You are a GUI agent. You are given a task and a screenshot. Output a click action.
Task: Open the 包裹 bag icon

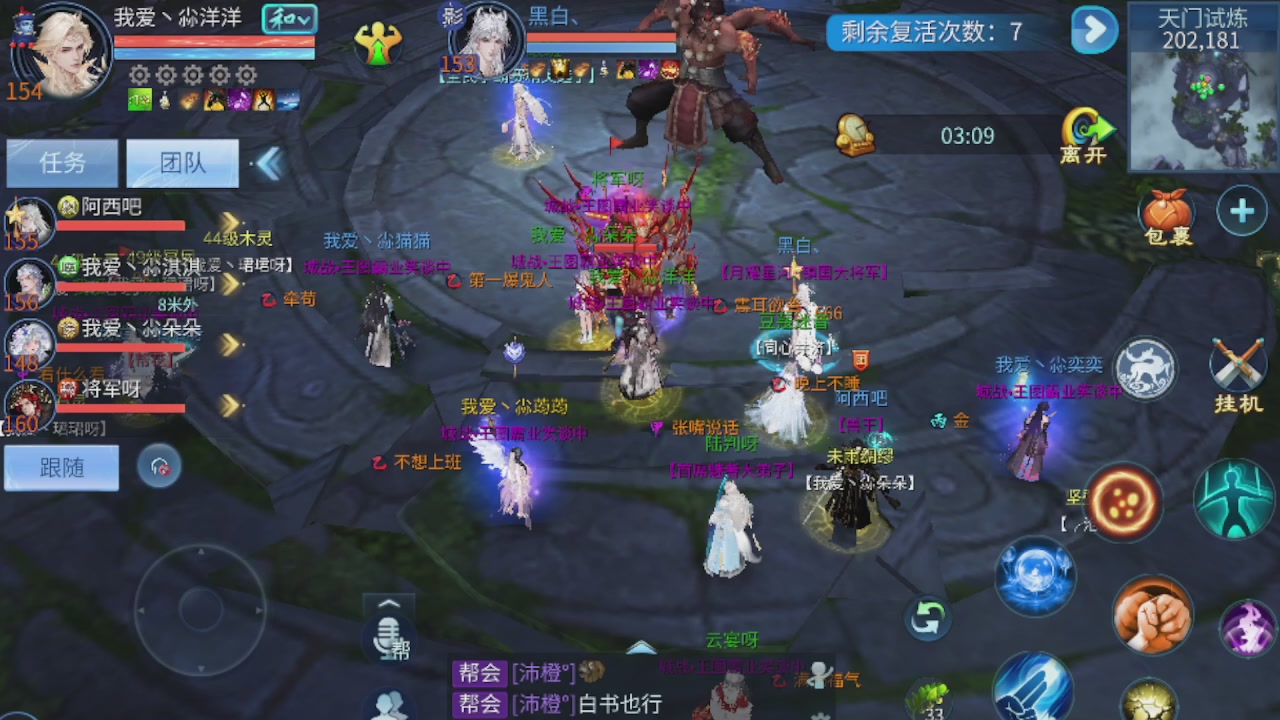[1163, 214]
